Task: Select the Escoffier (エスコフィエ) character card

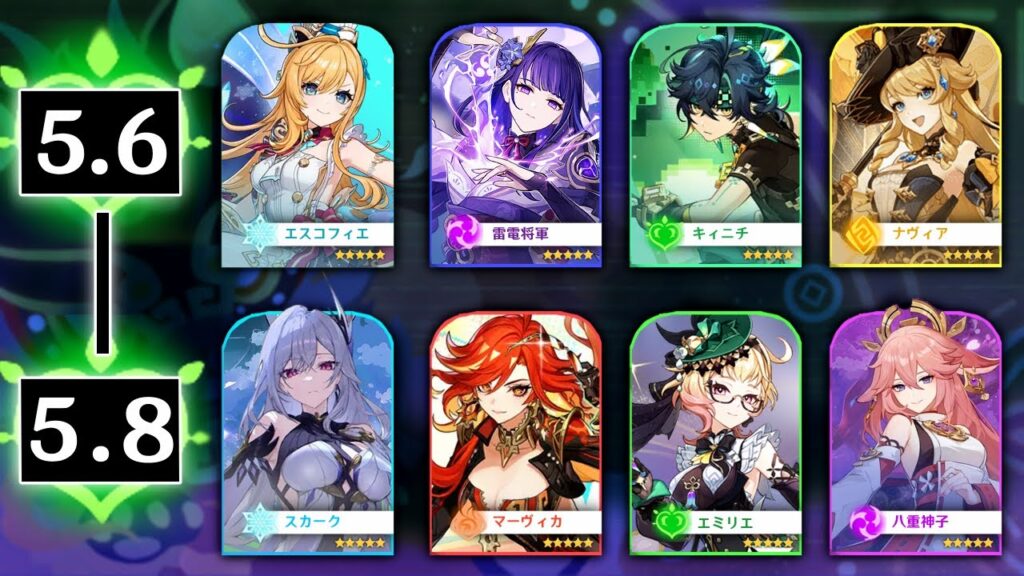Action: point(307,147)
